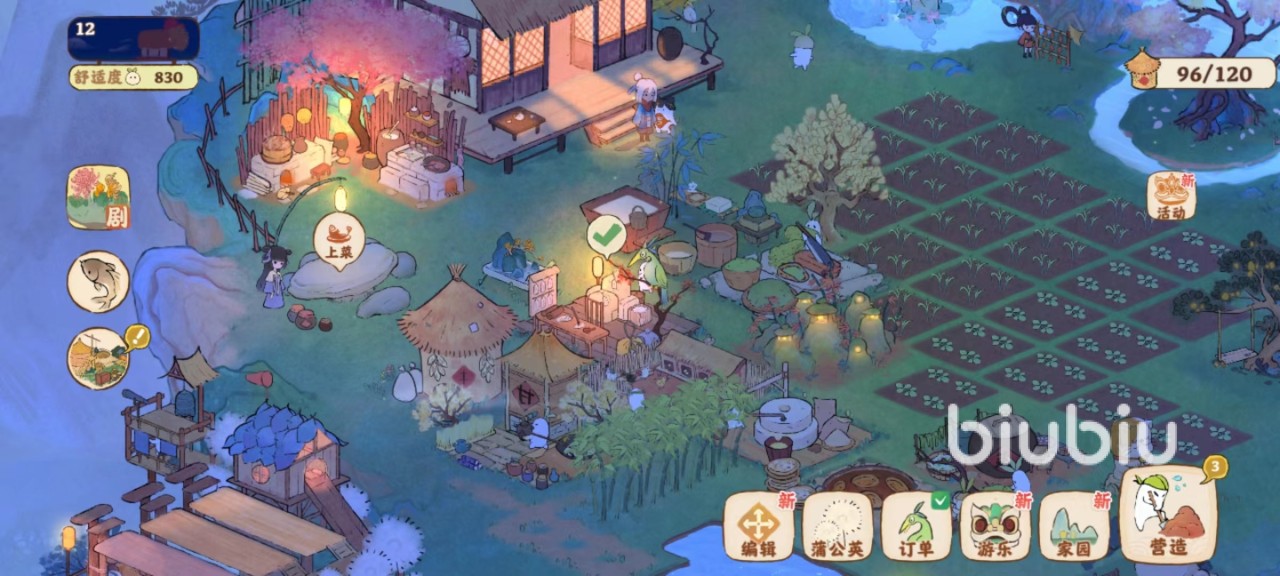Open the level 12 profile panel
The image size is (1280, 576).
coord(133,38)
